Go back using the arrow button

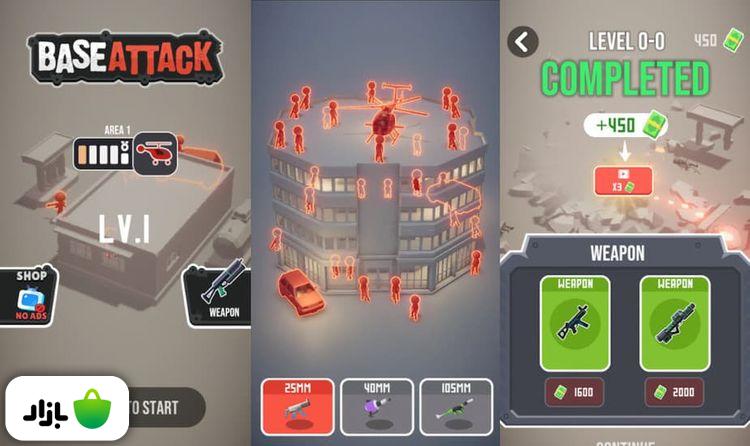[x=523, y=42]
